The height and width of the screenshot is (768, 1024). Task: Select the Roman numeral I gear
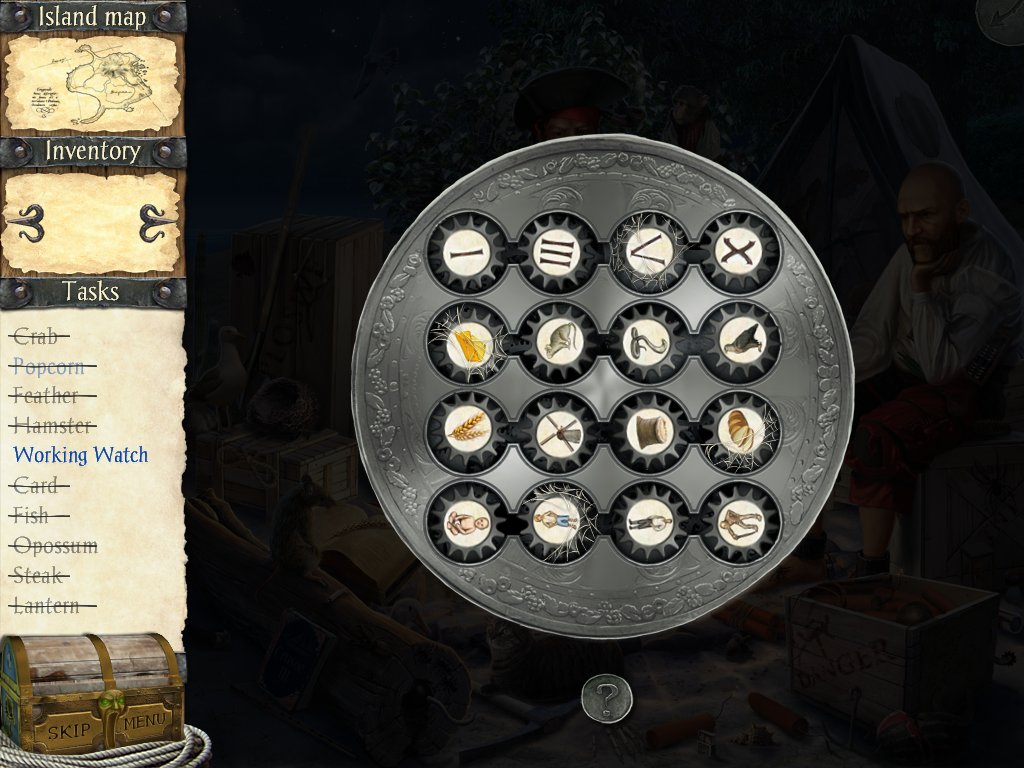point(466,254)
